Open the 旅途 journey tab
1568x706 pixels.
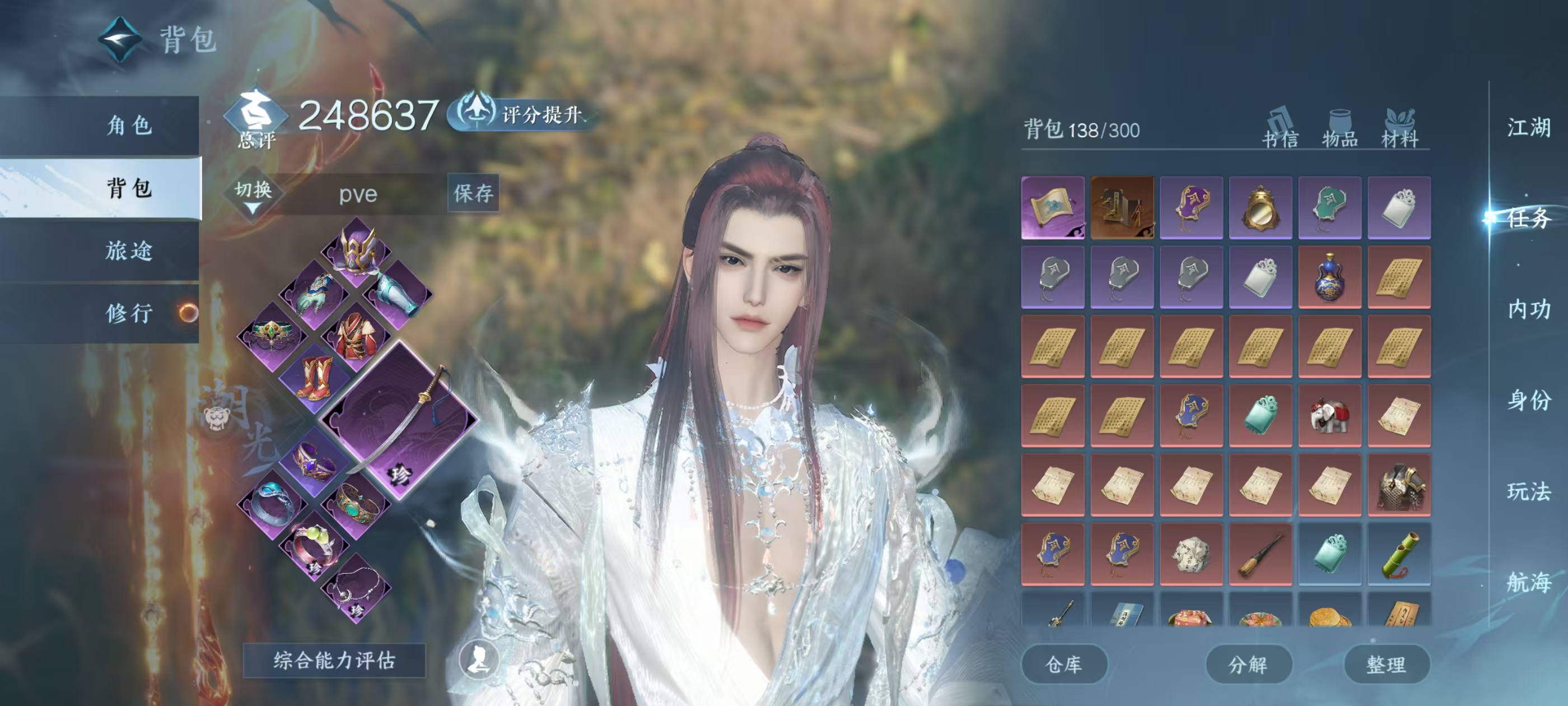(x=128, y=251)
